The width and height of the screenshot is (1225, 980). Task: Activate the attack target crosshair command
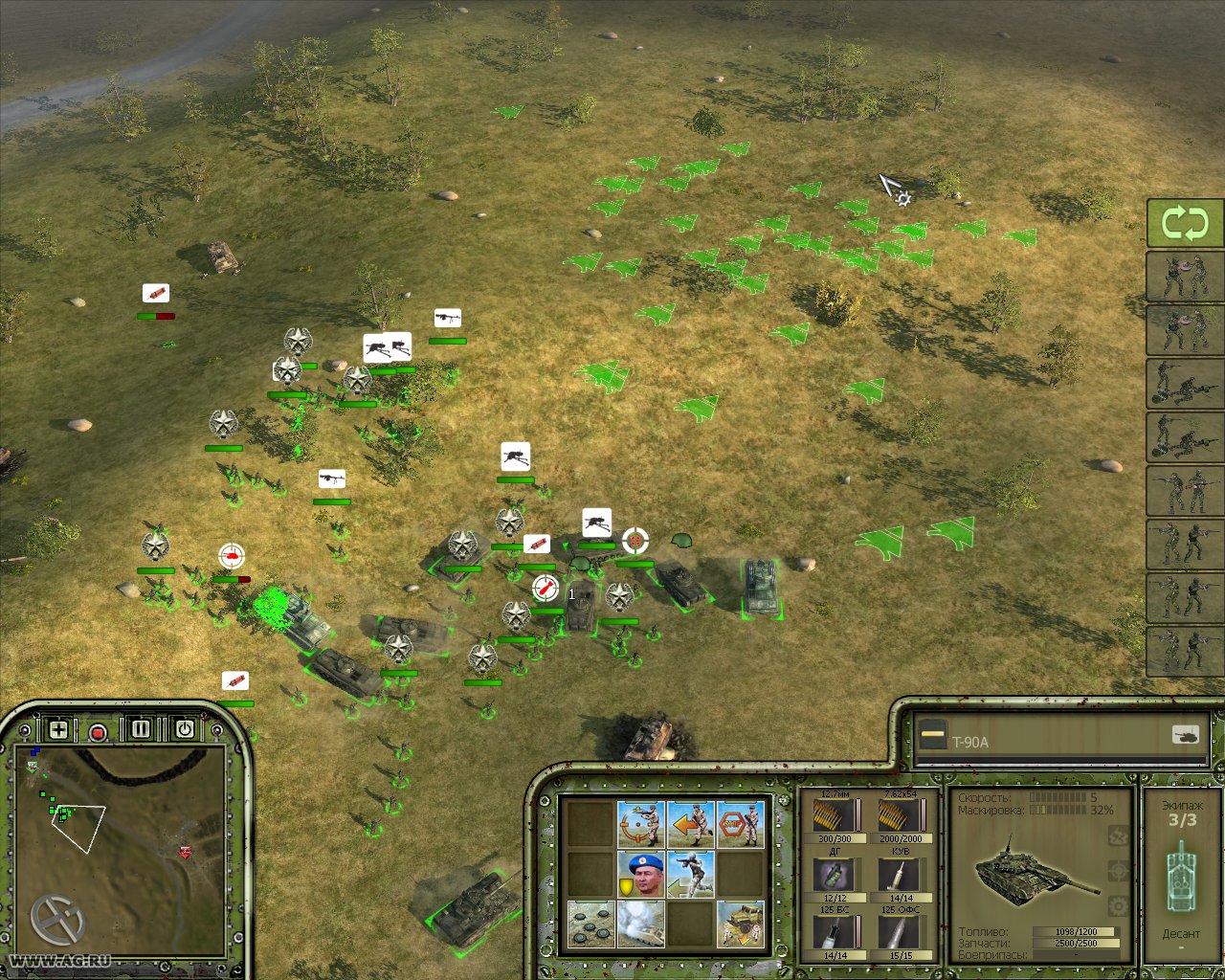click(x=640, y=824)
